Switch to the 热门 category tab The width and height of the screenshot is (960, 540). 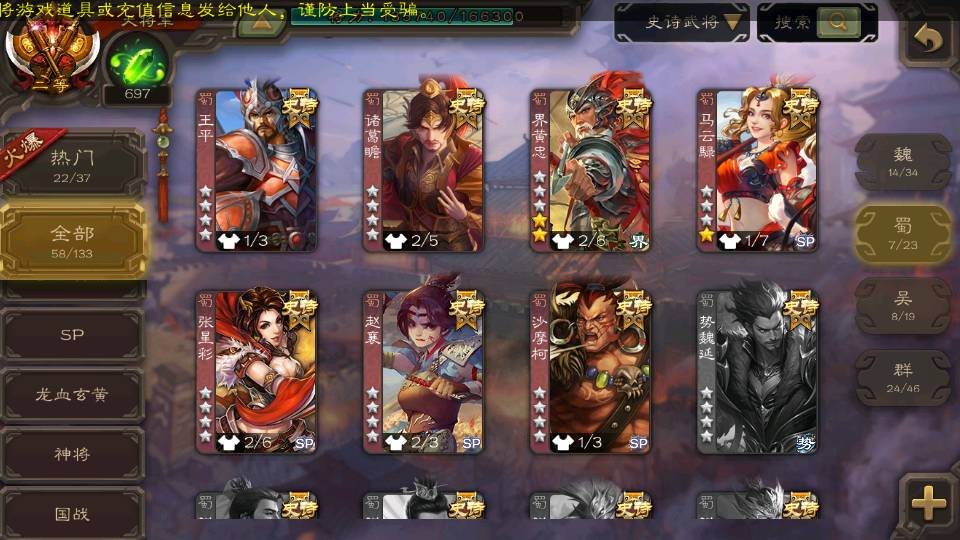(72, 165)
